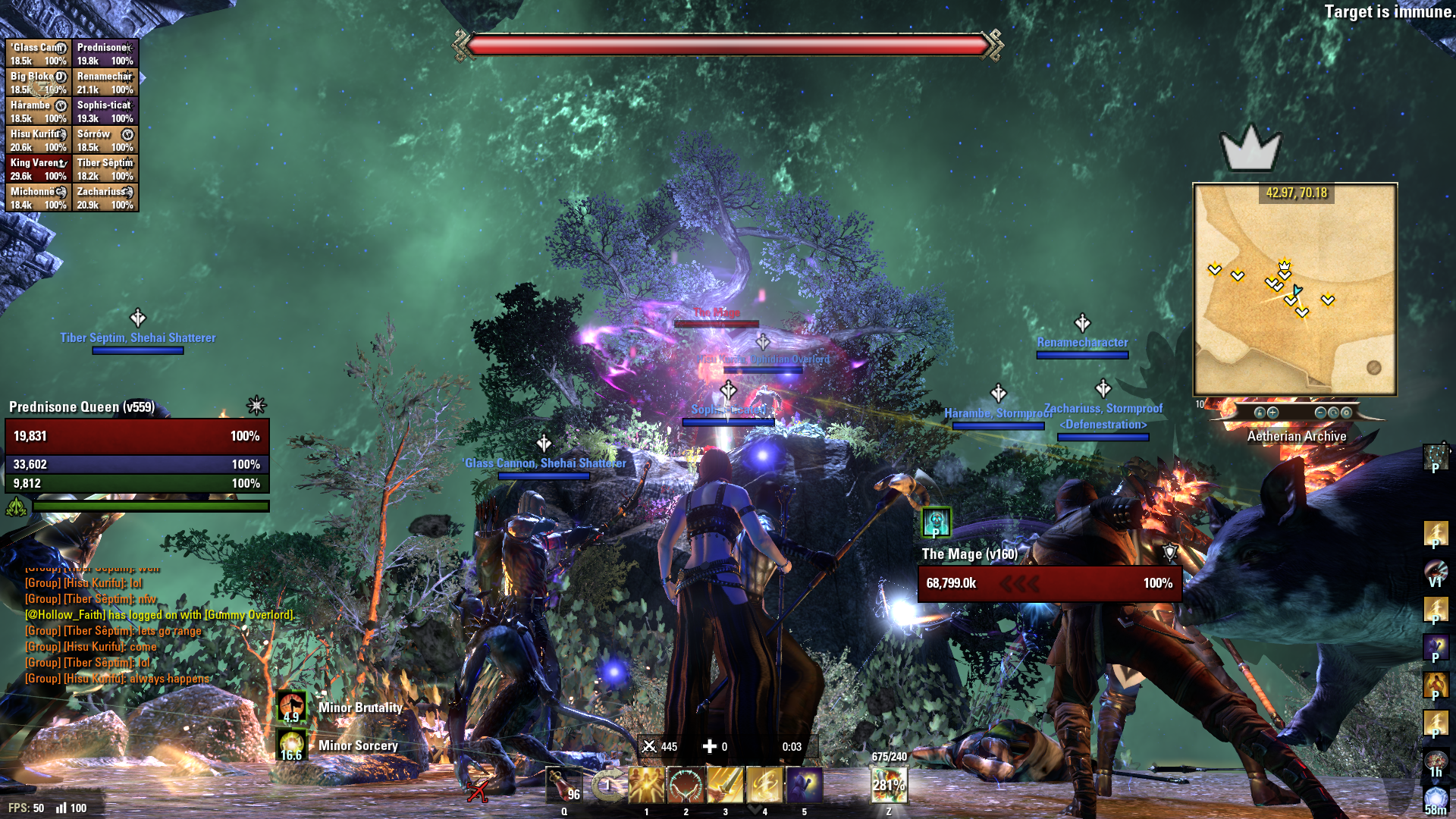
Task: Use the red potion quickslot
Action: 564,786
